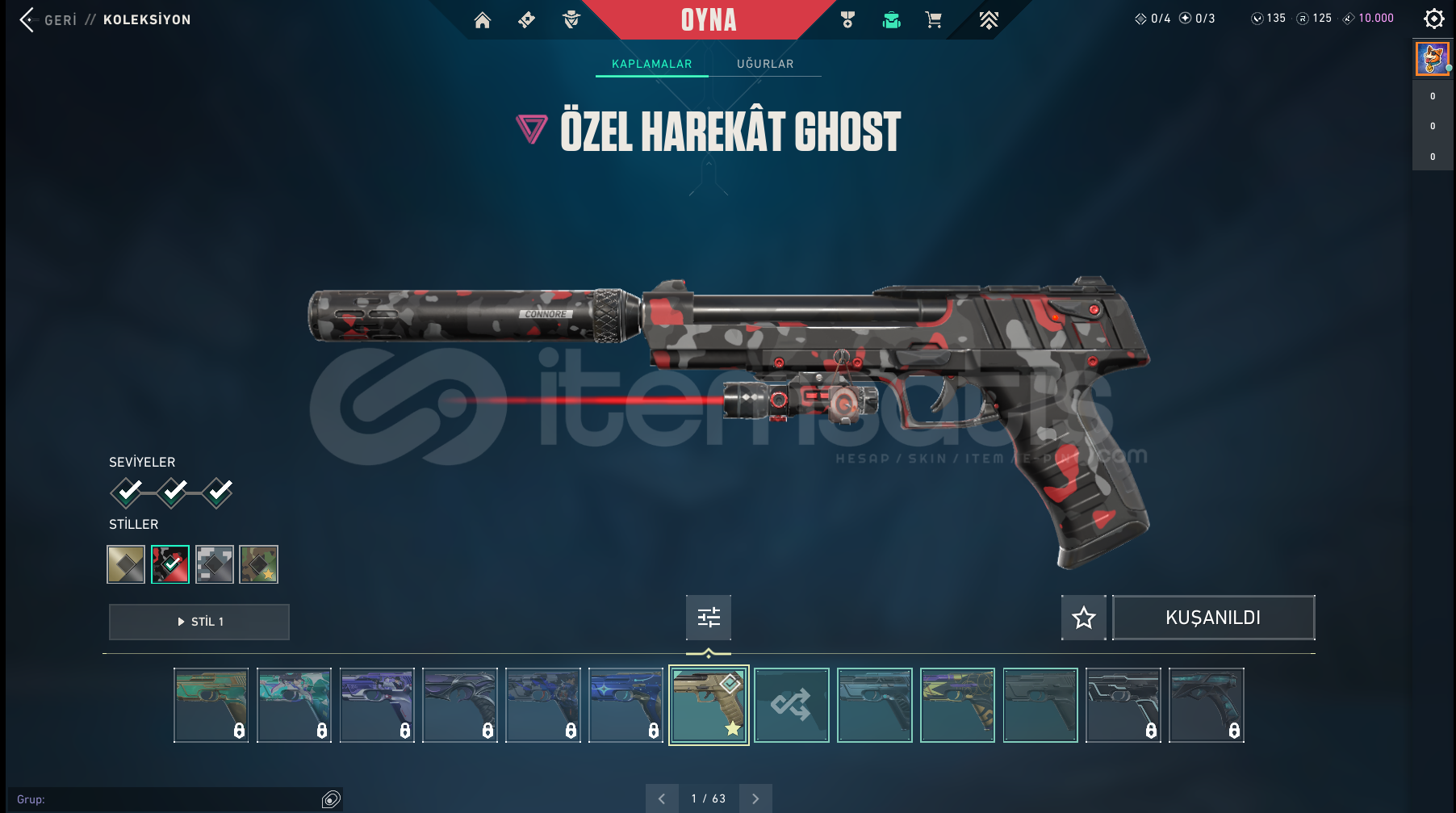Open the shopping cart store
This screenshot has width=1456, height=813.
(x=934, y=20)
